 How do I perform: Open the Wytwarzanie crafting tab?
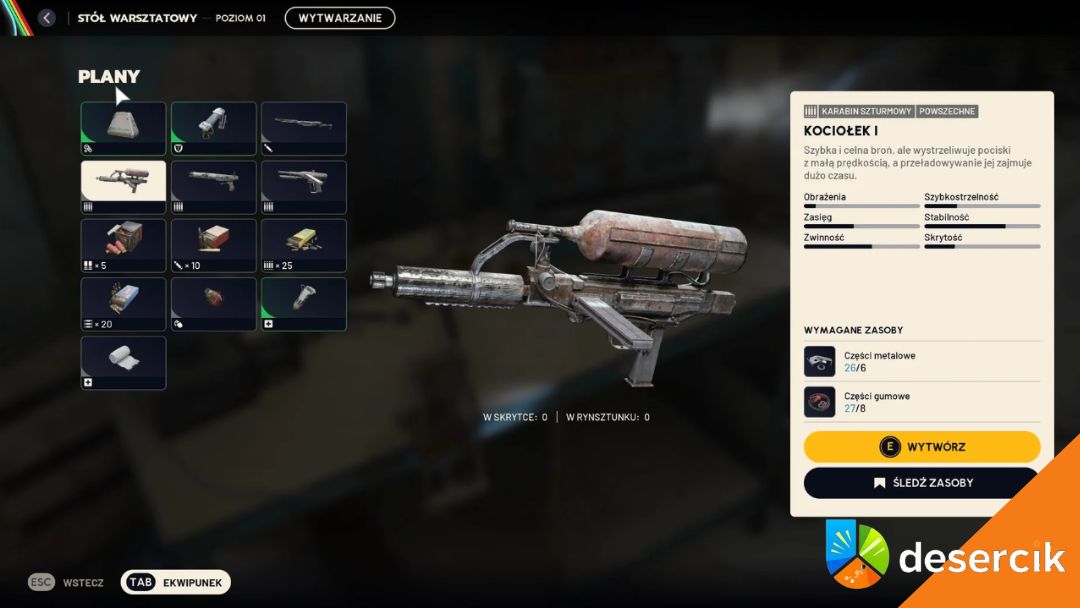point(339,18)
